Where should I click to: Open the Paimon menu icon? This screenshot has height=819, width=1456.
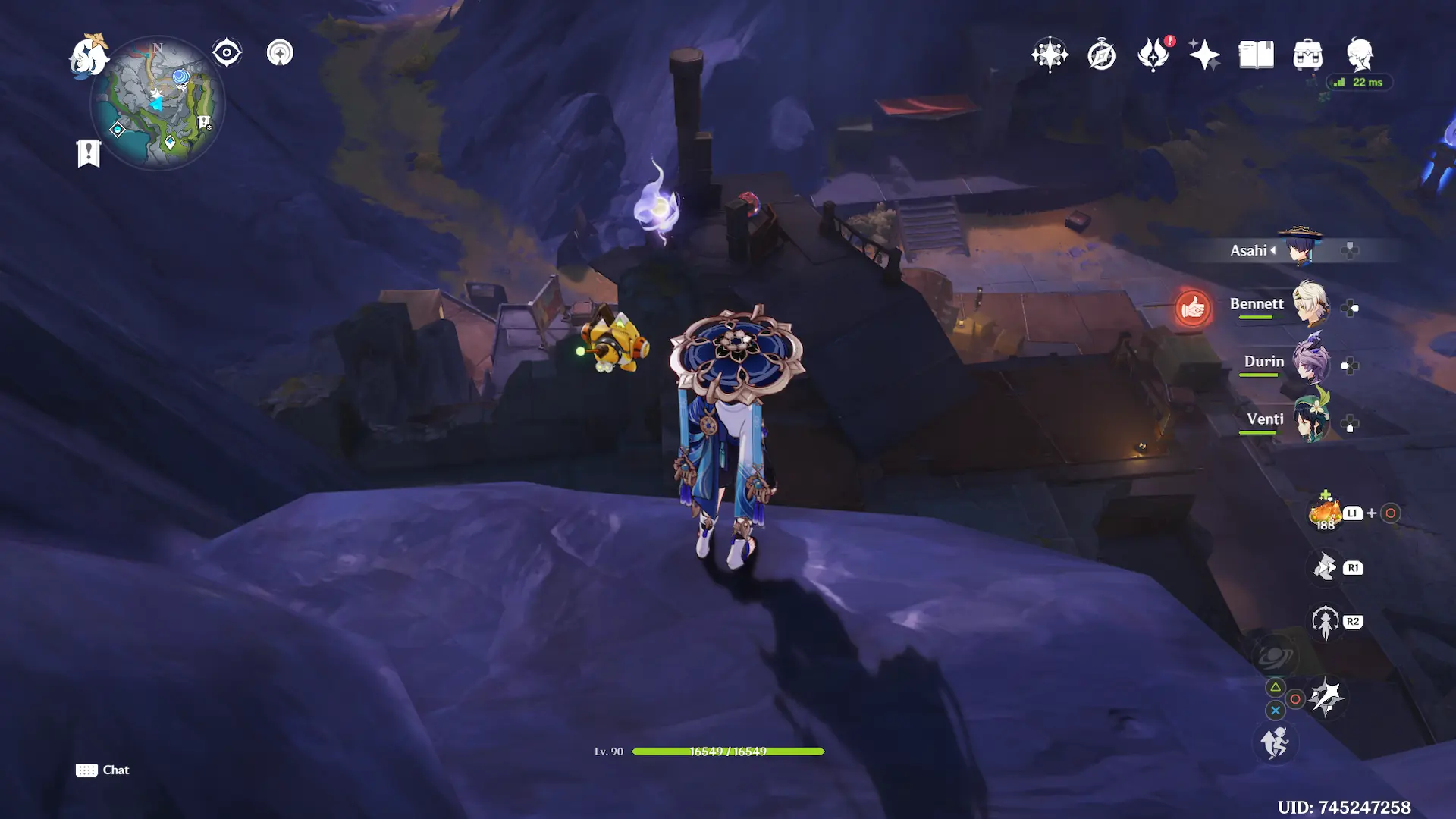[89, 56]
